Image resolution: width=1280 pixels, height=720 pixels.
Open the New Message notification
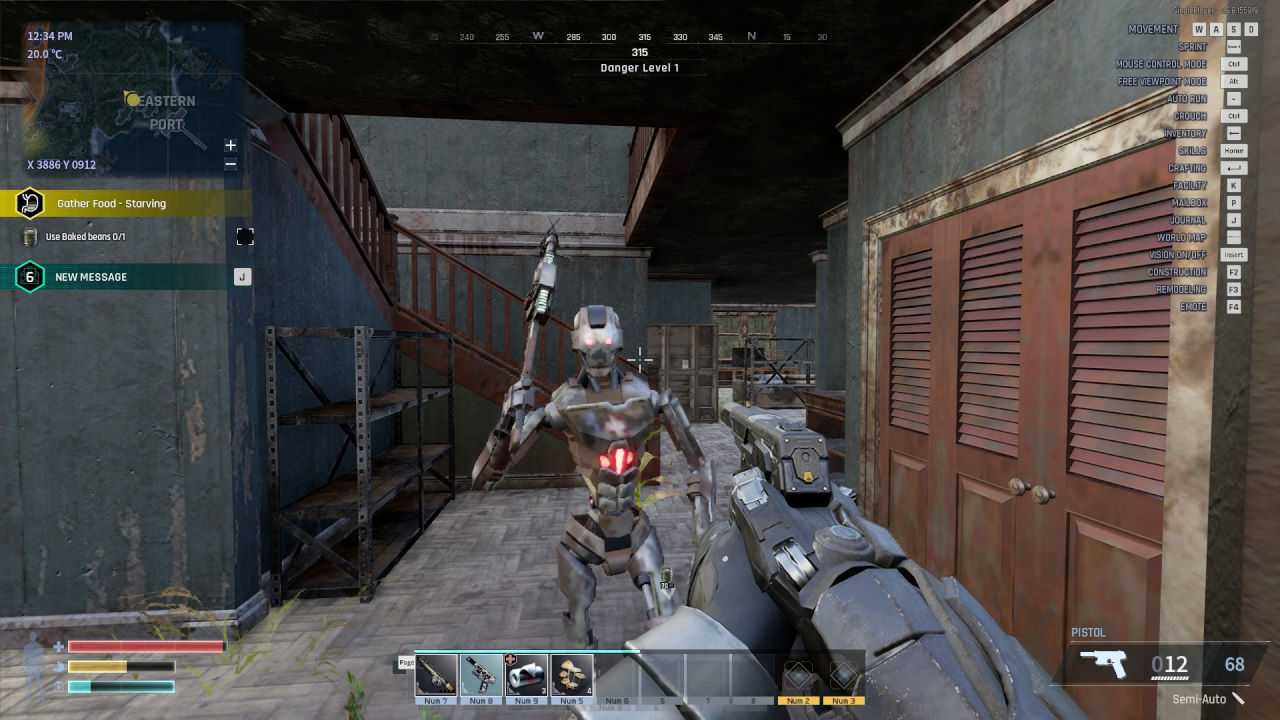tap(120, 277)
